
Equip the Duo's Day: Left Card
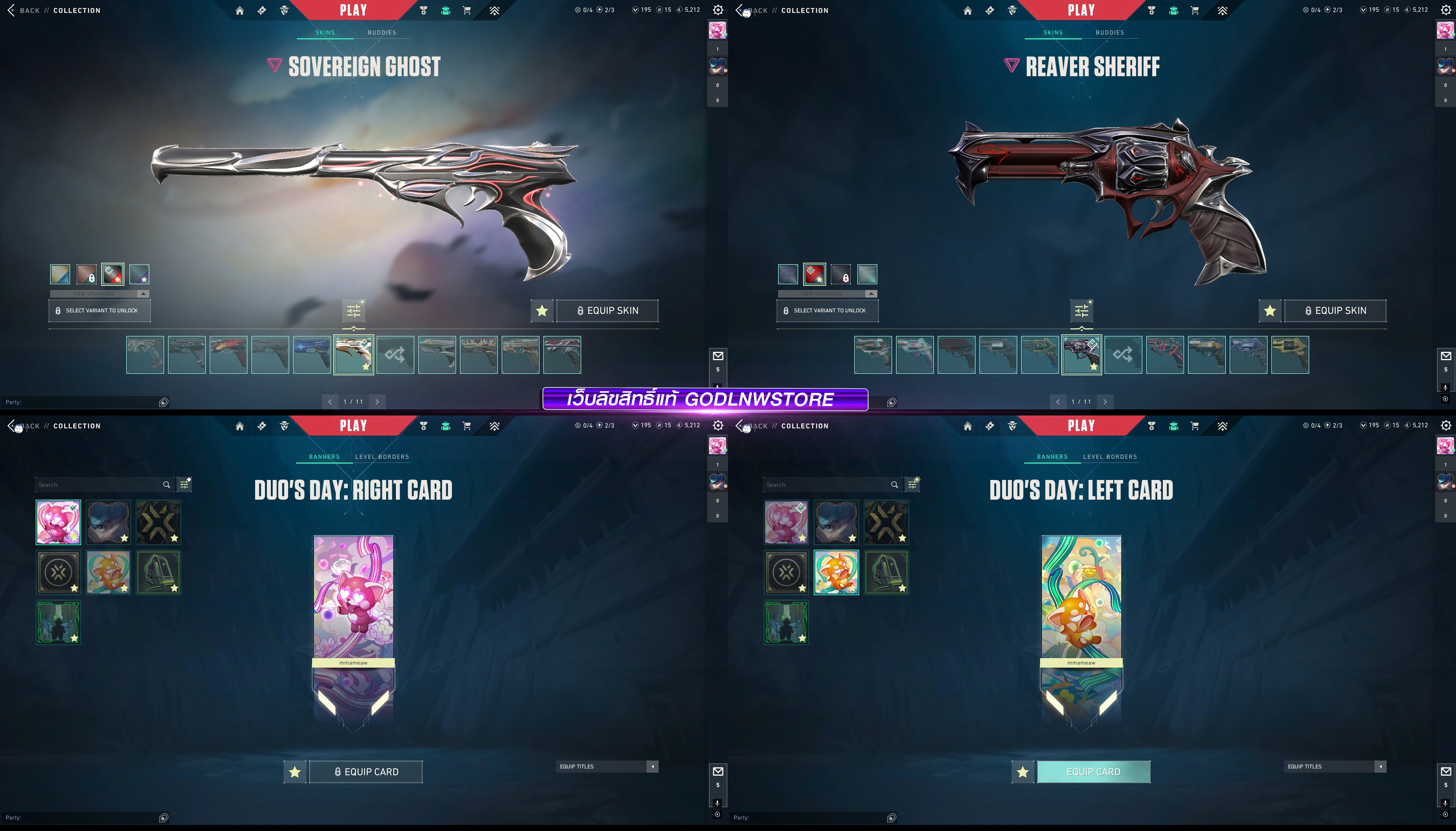pyautogui.click(x=1093, y=771)
